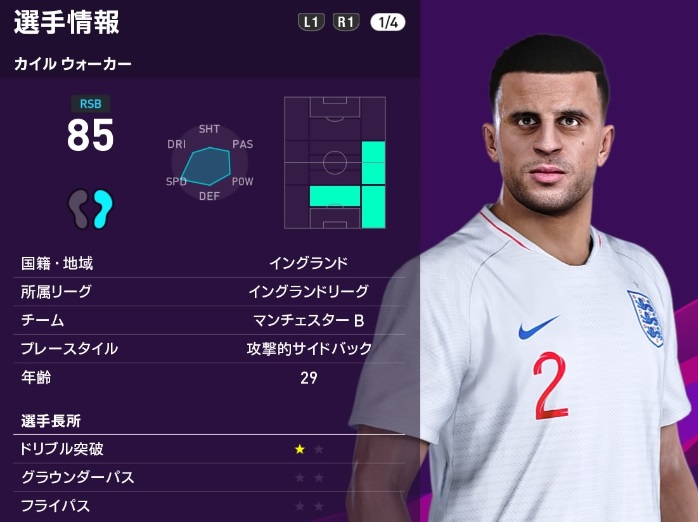Click the hexagon ability radar chart
698x522 pixels.
(210, 163)
